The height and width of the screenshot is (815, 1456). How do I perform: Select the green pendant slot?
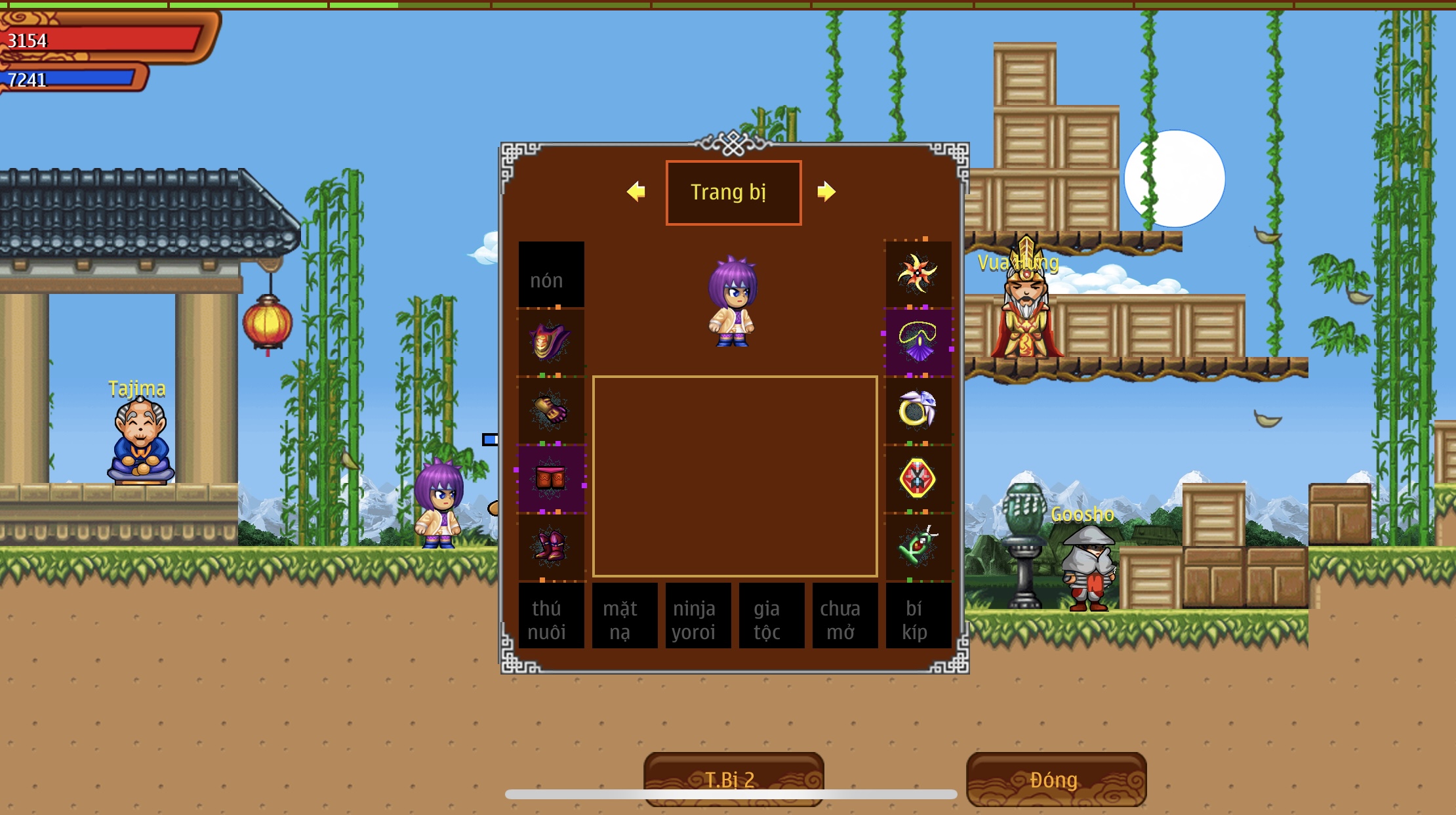[918, 547]
